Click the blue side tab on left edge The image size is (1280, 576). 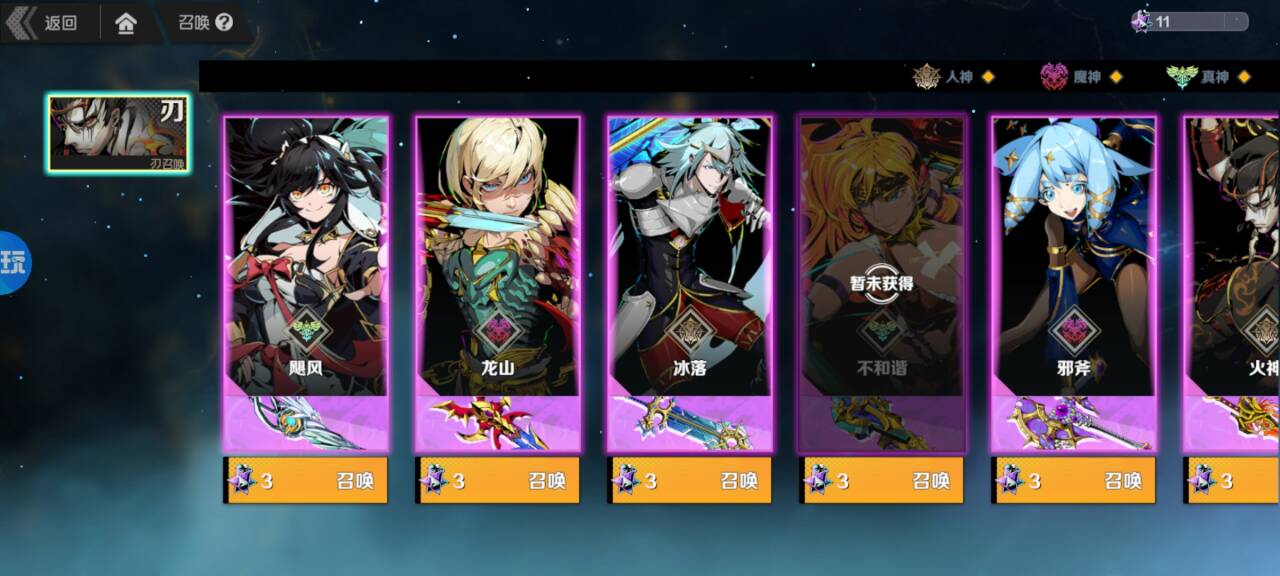[x=14, y=263]
